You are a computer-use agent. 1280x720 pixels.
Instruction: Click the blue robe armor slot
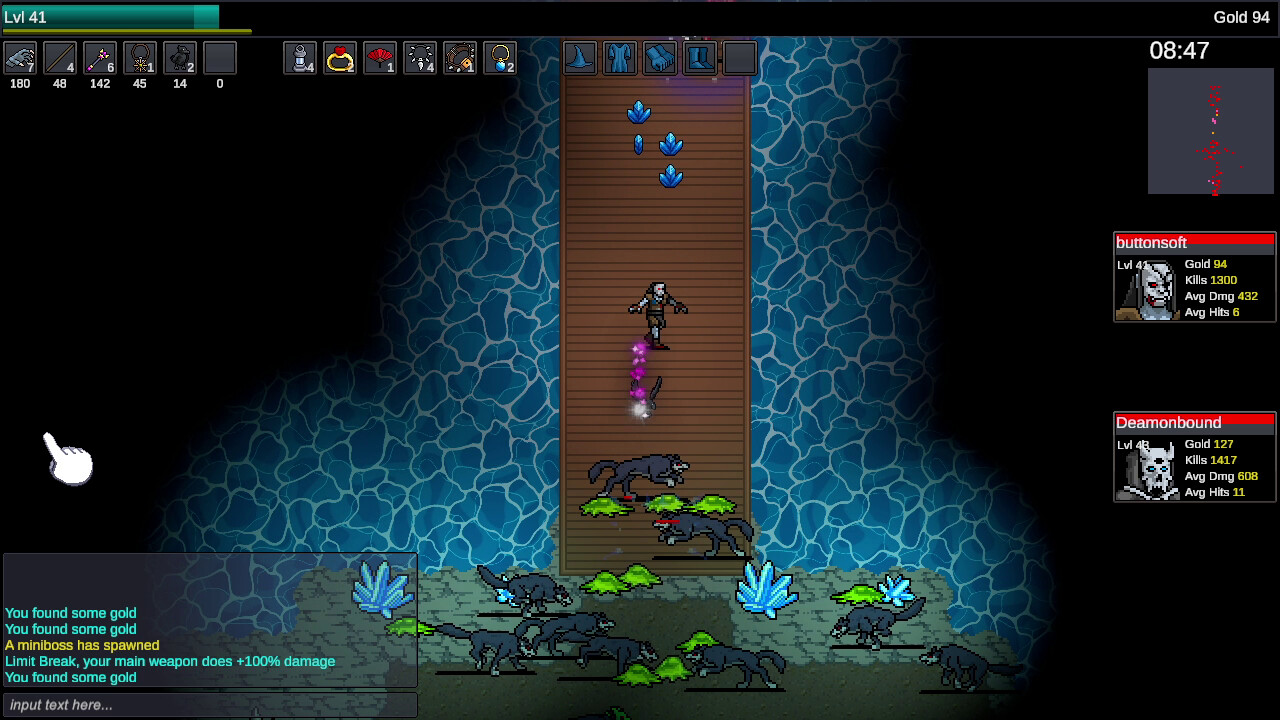coord(620,59)
